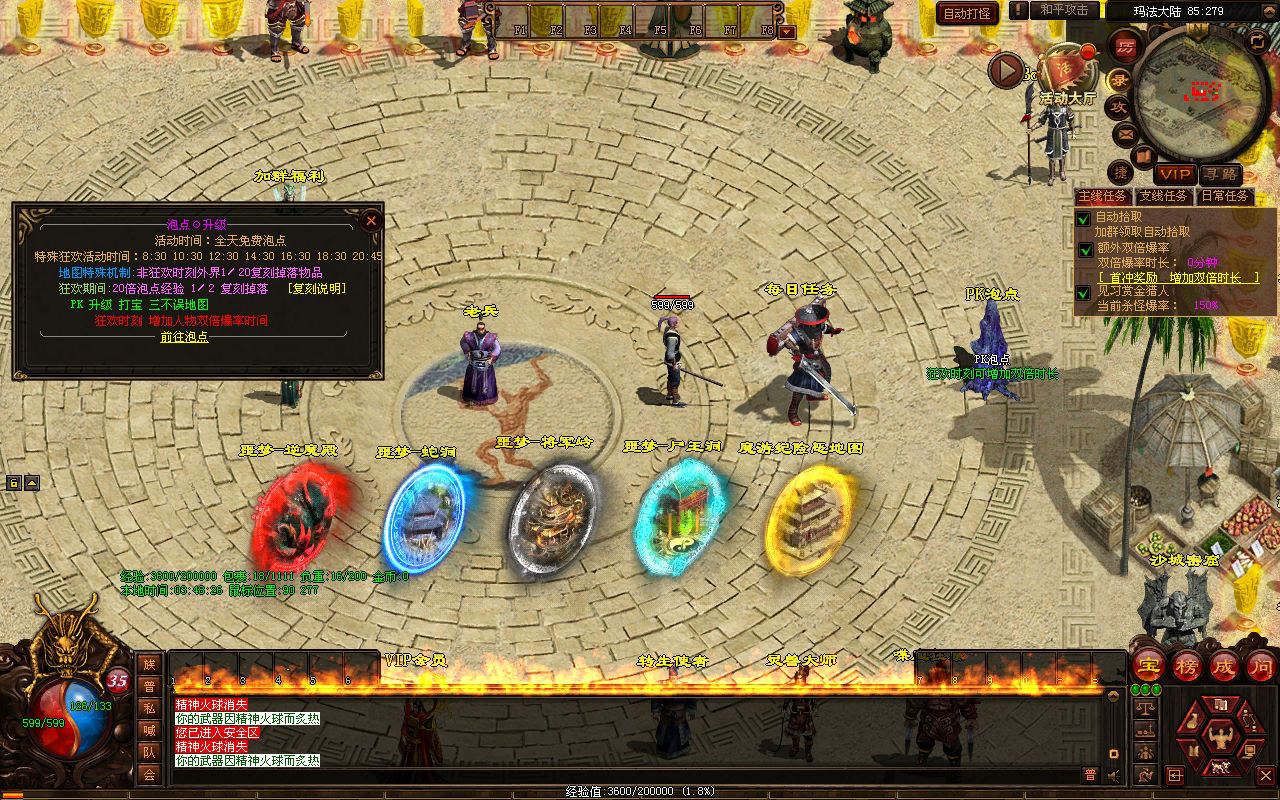The width and height of the screenshot is (1280, 800).
Task: Open the 首冲奖励 bonus link
Action: 1178,277
